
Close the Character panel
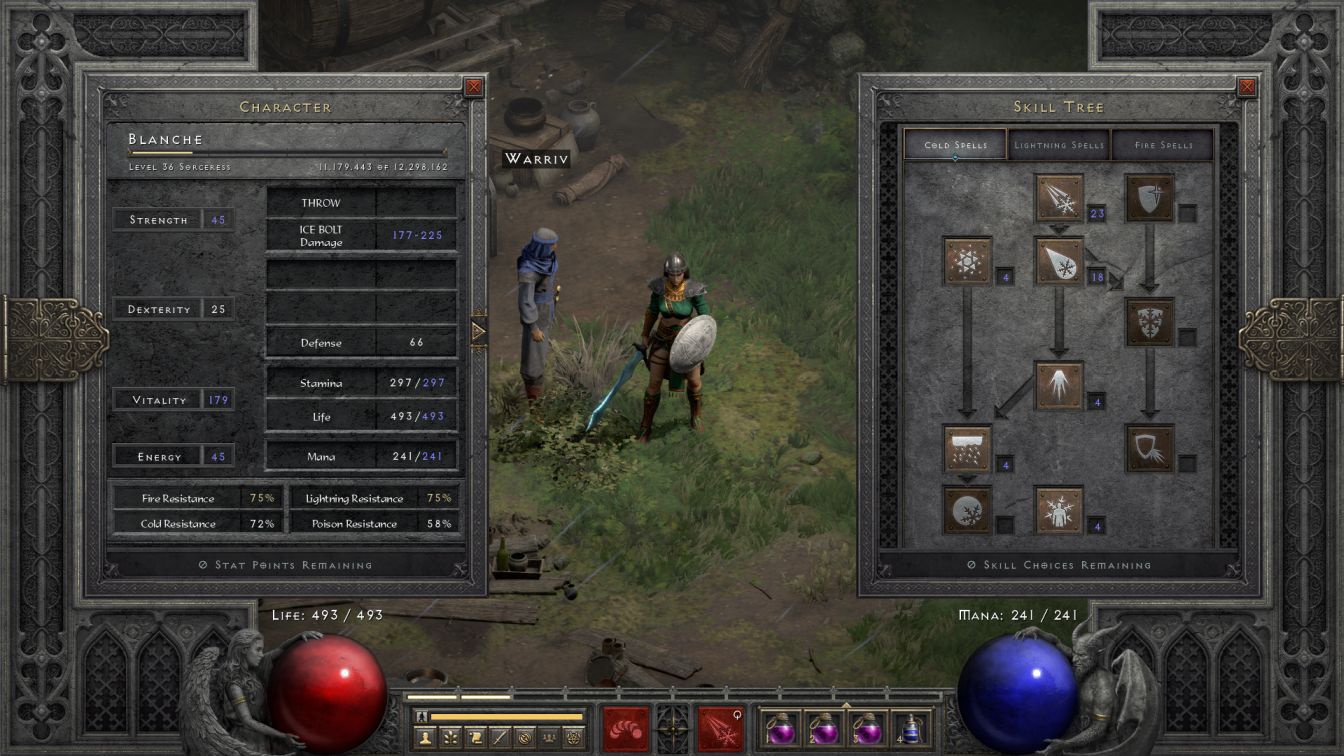click(474, 87)
